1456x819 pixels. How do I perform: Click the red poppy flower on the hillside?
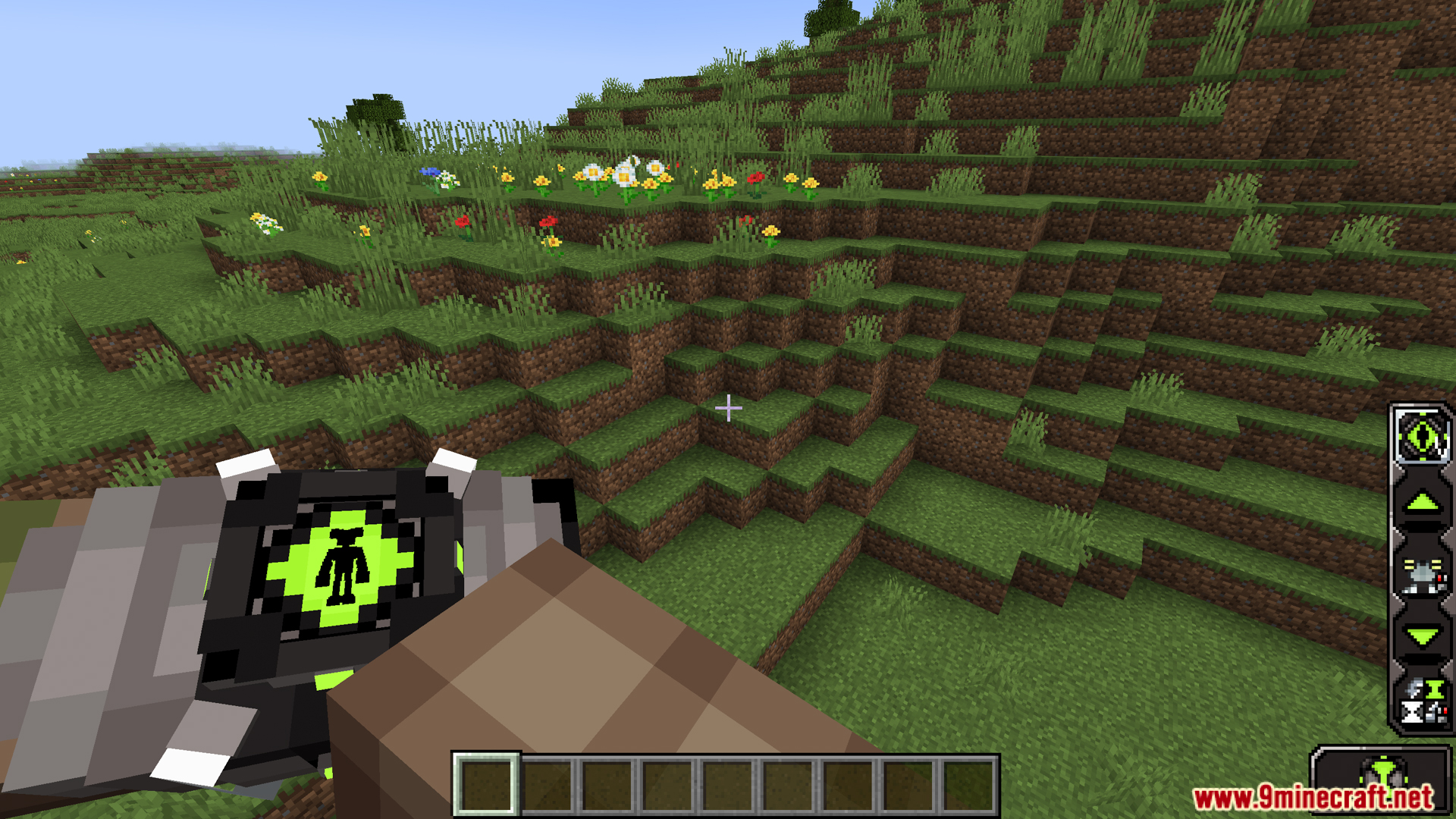(755, 176)
